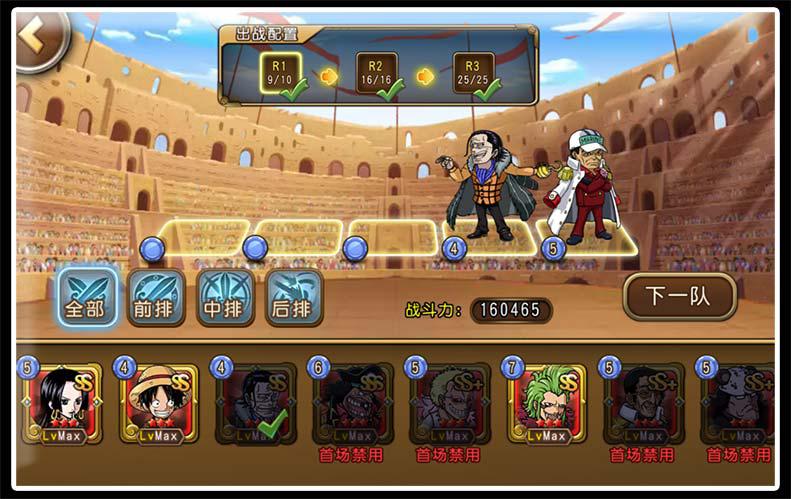Pick the green-haired Zoro hero card
This screenshot has width=791, height=499.
[547, 404]
